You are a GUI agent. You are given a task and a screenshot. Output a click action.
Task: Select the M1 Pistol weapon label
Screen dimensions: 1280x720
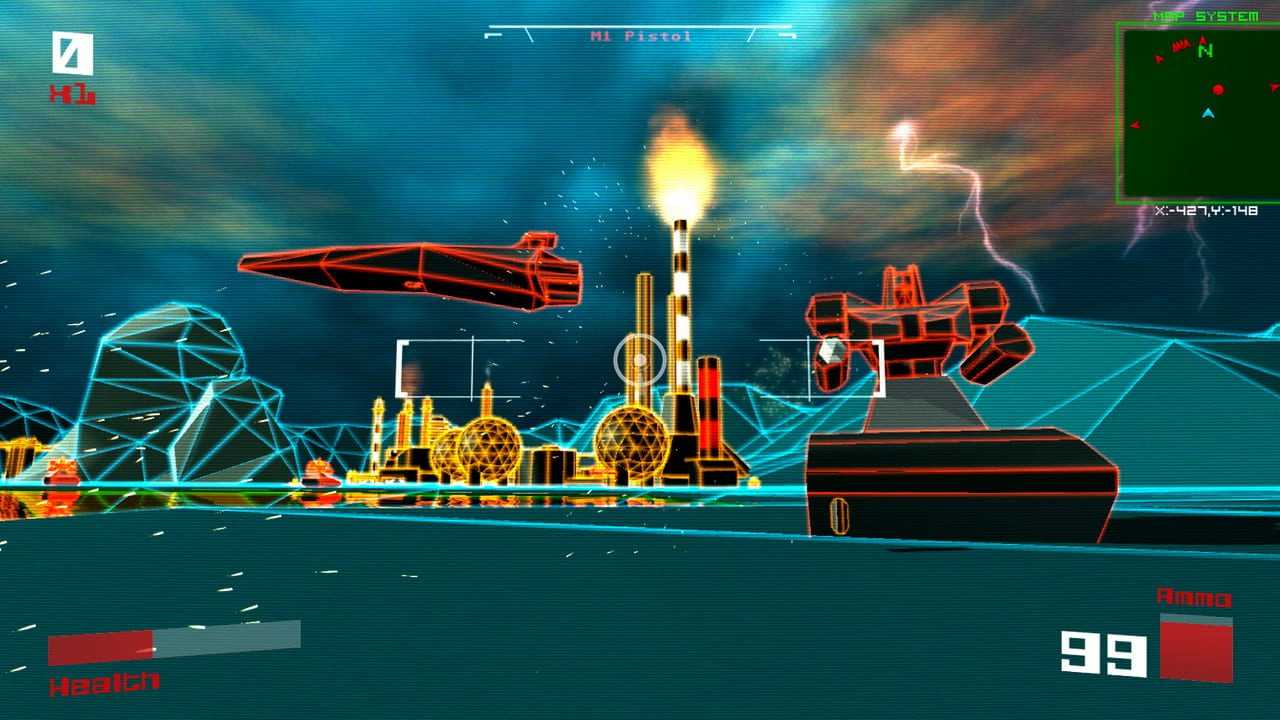(641, 37)
